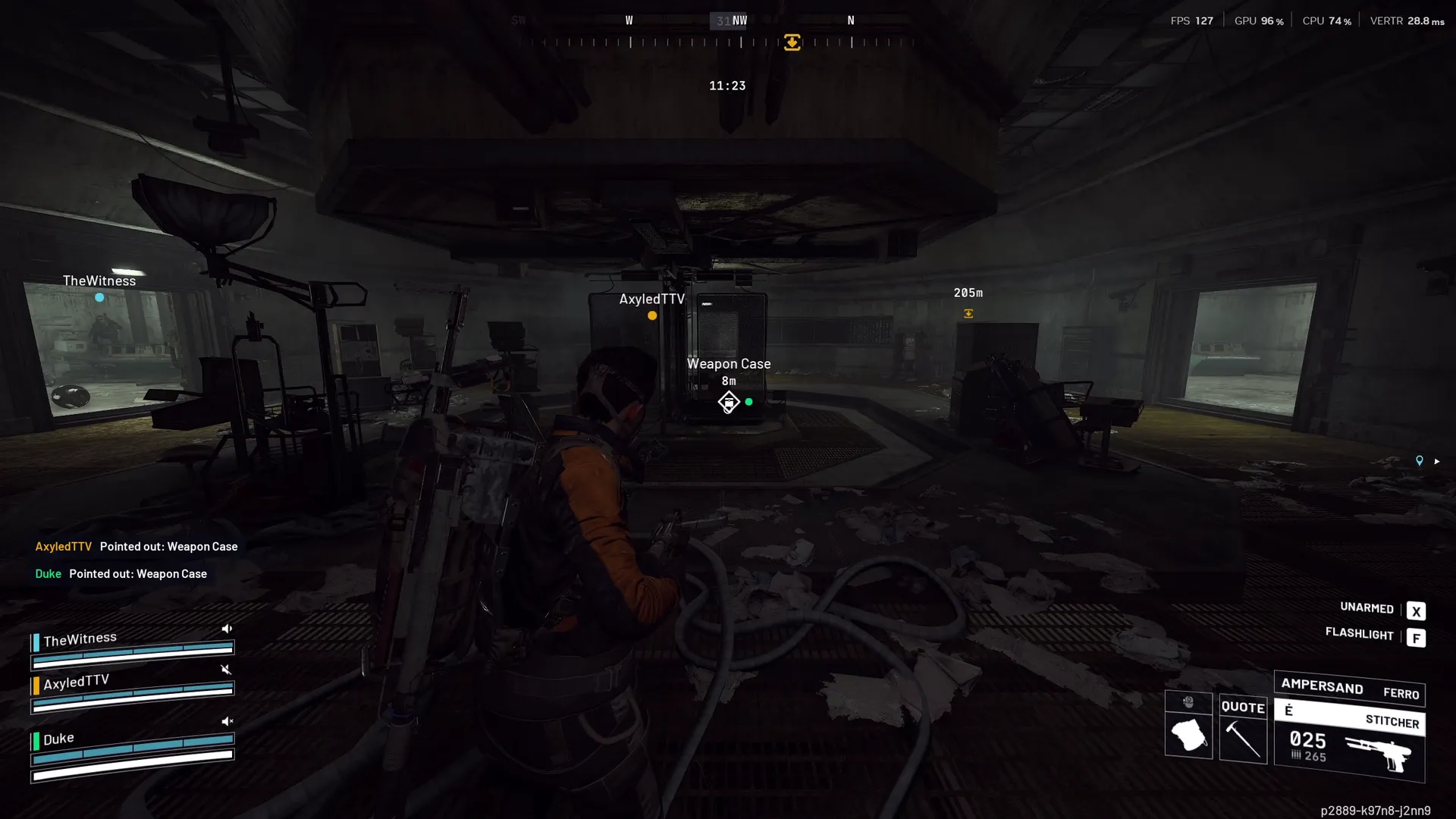Select Duke's name in the squad list
The height and width of the screenshot is (819, 1456).
pos(58,739)
